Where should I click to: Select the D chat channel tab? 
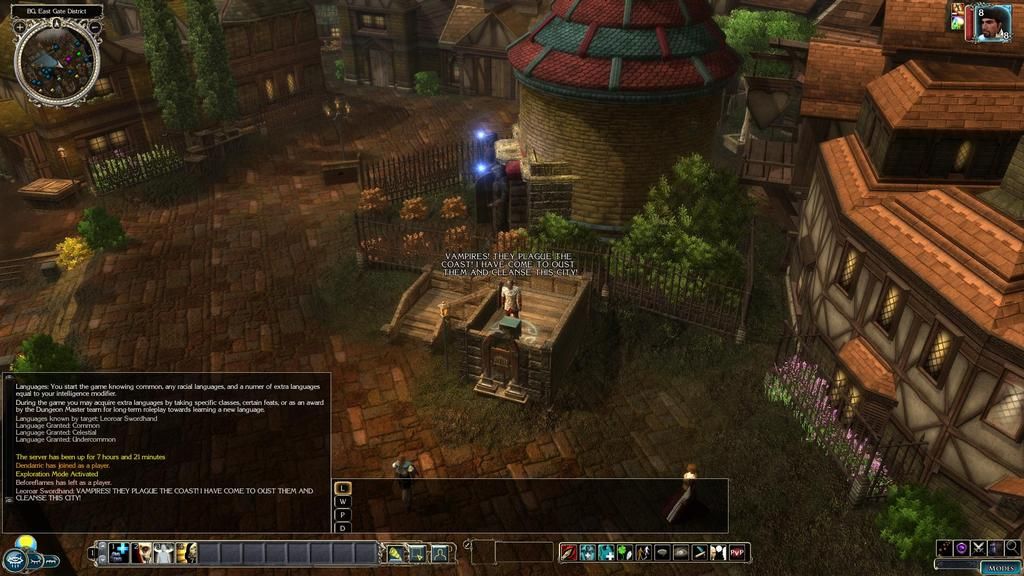click(x=343, y=527)
